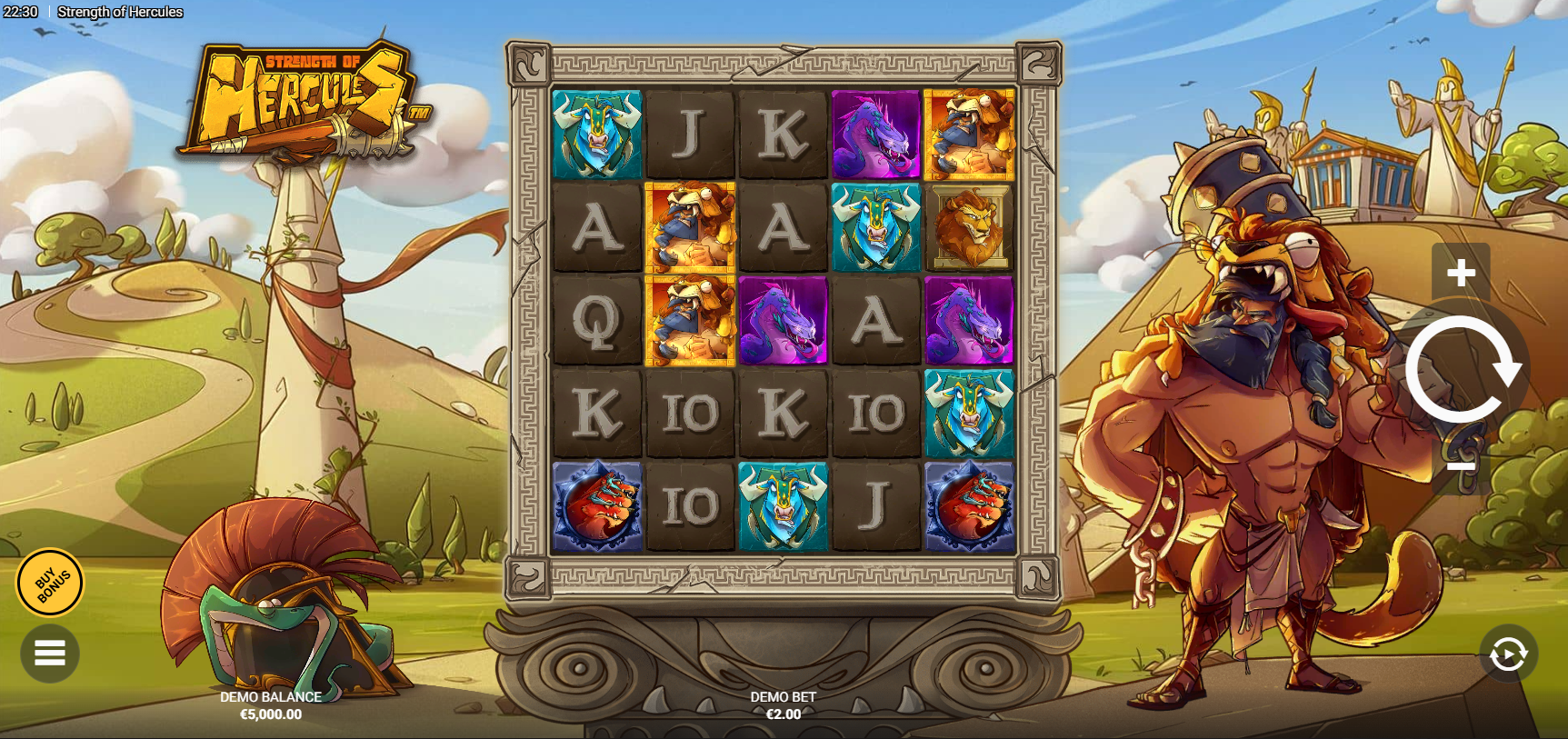The width and height of the screenshot is (1568, 739).
Task: Click the golden lion symbol on reel five
Action: 968,227
